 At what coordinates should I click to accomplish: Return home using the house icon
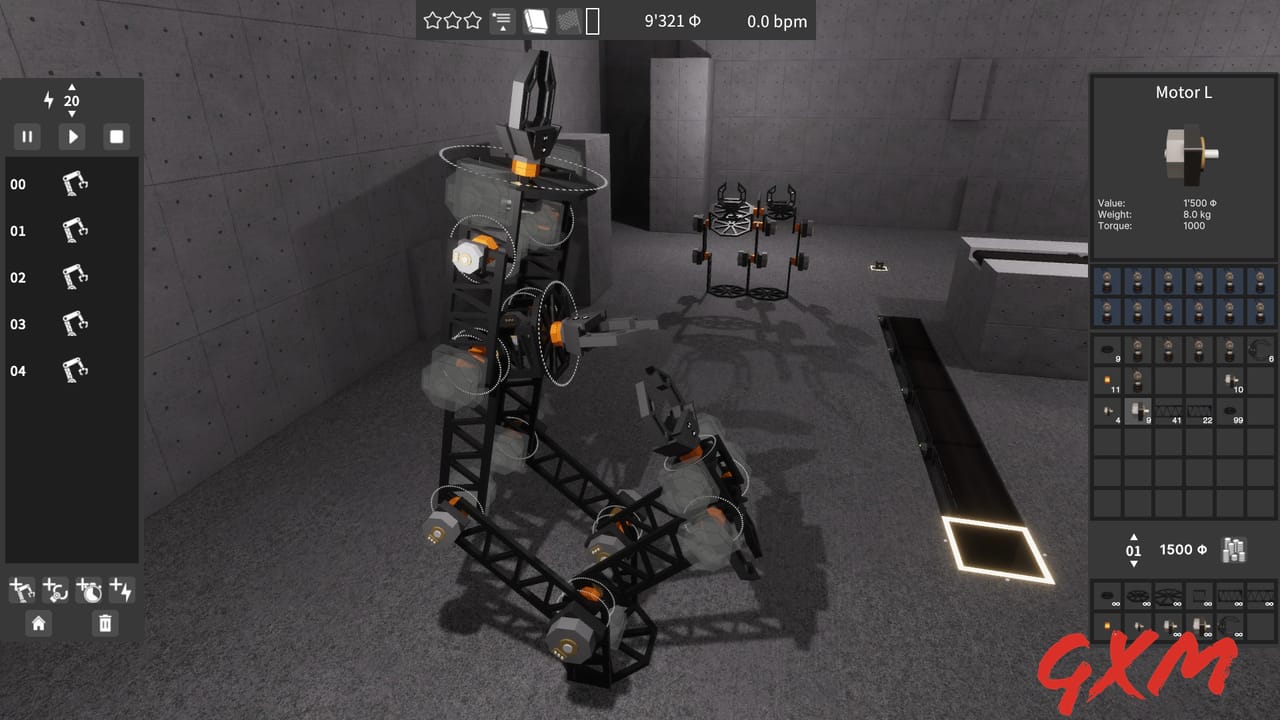[x=38, y=623]
